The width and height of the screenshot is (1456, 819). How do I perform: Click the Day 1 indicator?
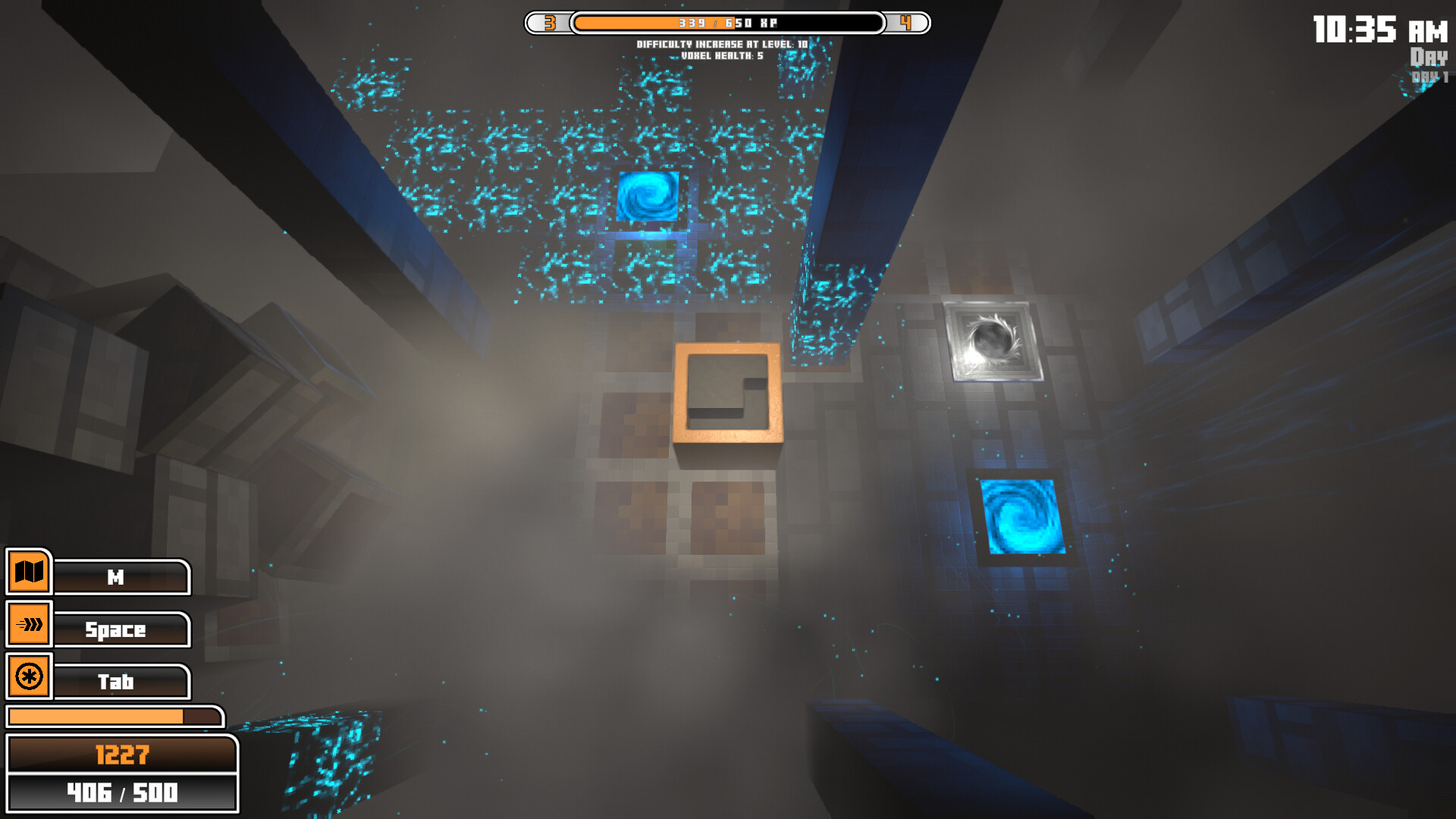[1429, 72]
